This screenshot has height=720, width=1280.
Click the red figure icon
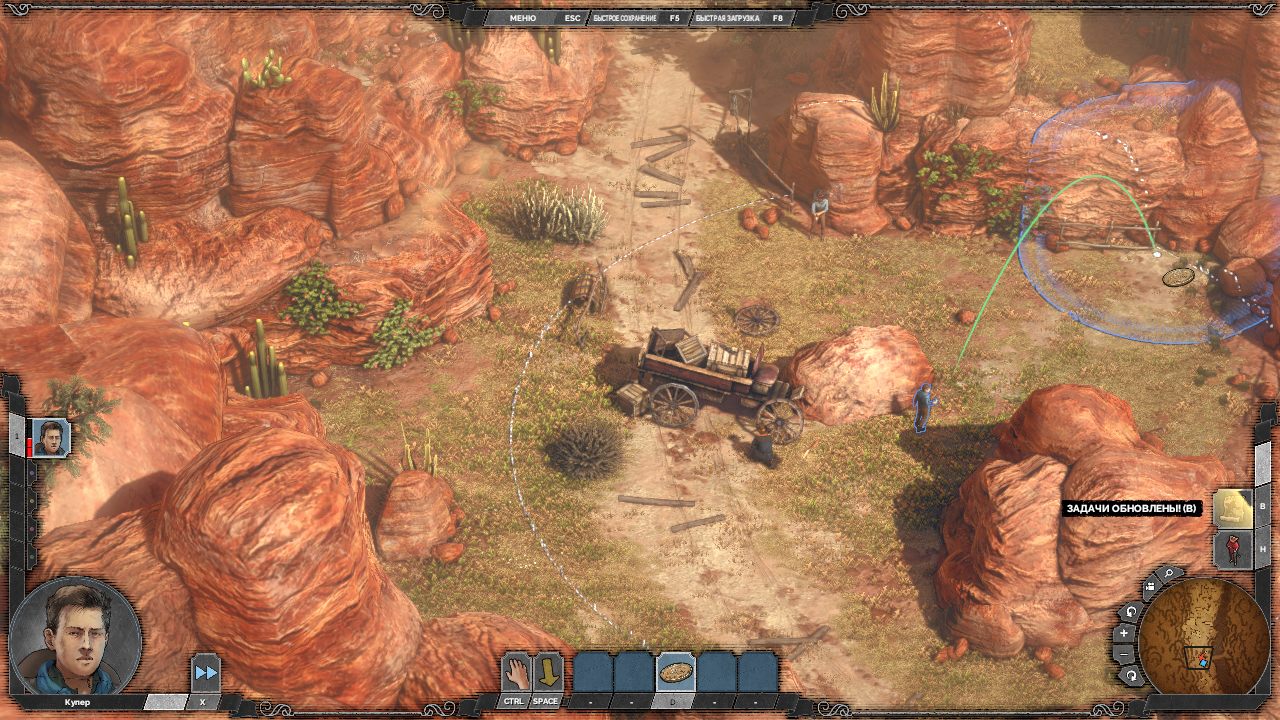pos(1232,550)
